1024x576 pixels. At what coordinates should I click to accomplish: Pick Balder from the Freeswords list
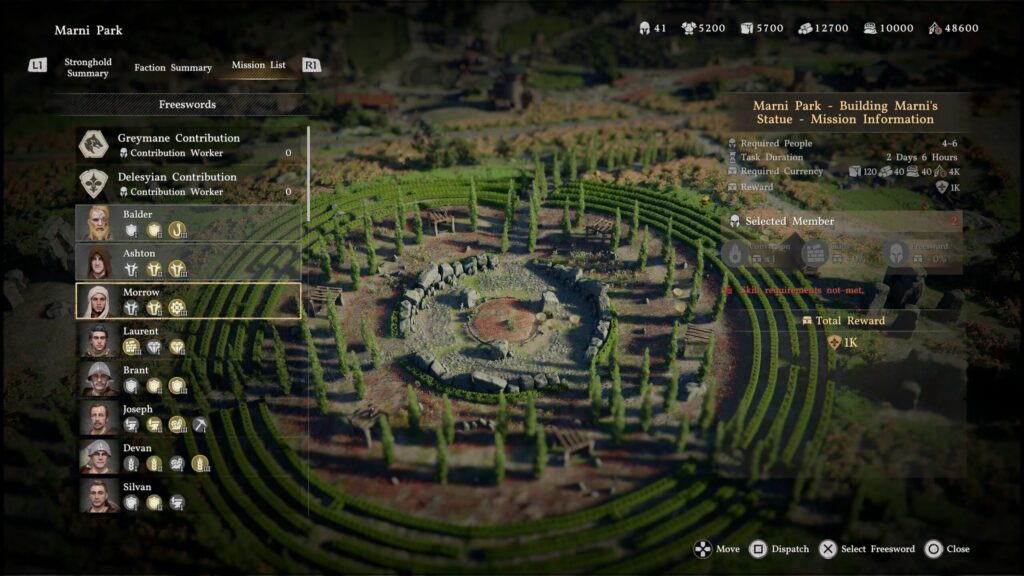click(187, 223)
